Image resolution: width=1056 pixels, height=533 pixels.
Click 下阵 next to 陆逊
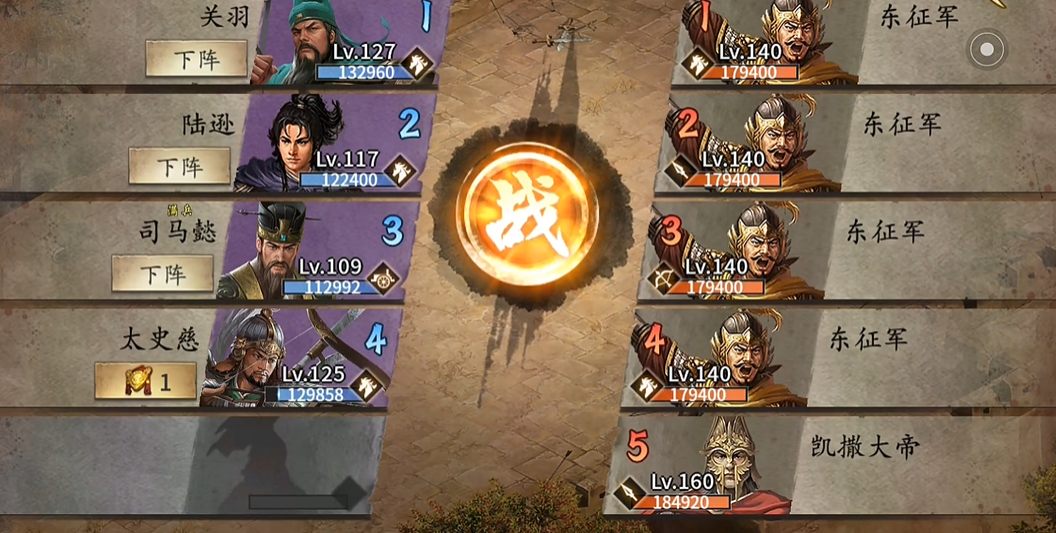click(179, 165)
